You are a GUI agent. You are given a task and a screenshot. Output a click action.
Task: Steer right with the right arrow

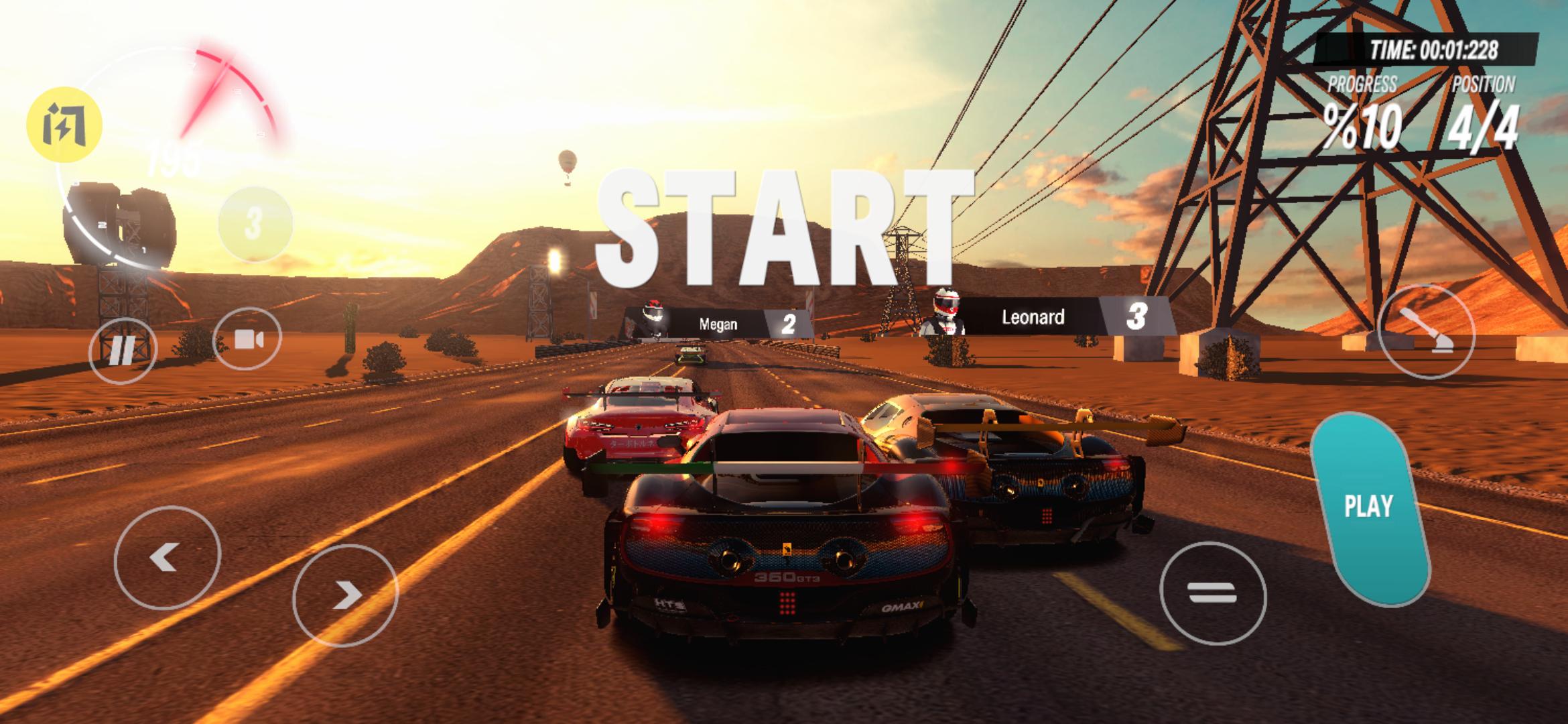click(345, 595)
